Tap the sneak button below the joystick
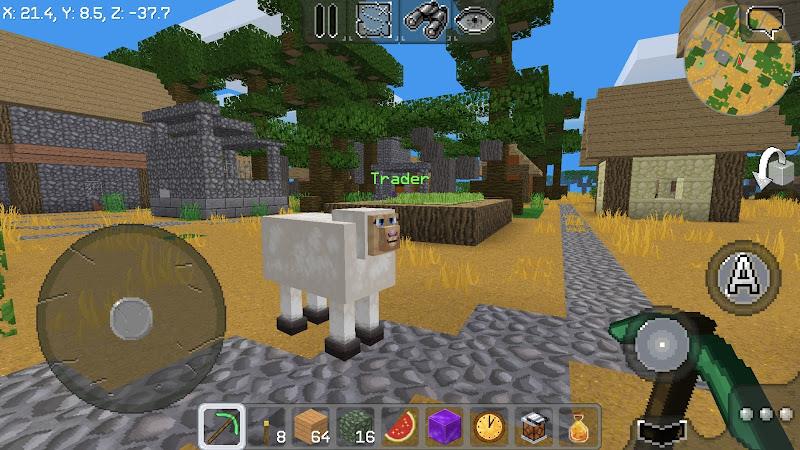Screen dimensions: 800x450 (661, 432)
